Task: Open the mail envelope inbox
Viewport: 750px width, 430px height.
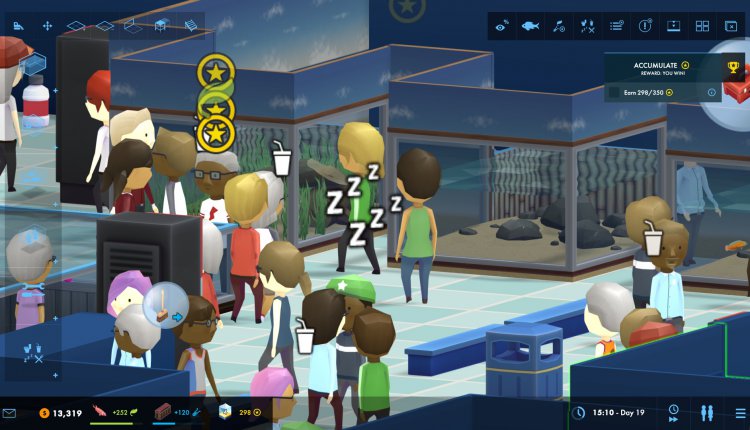Action: [x=10, y=412]
